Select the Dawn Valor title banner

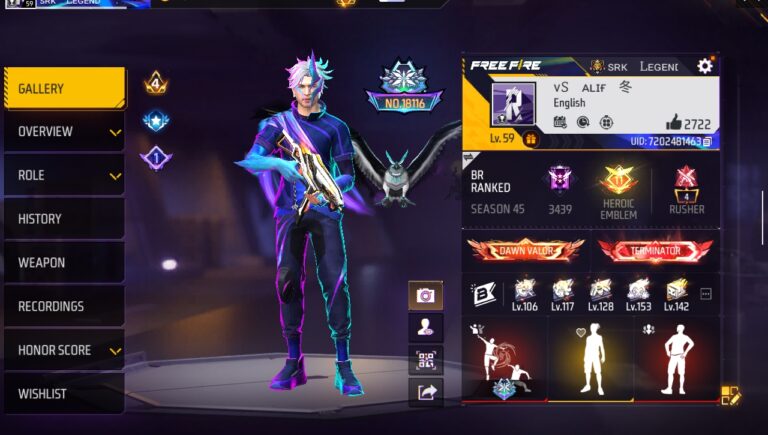[526, 250]
